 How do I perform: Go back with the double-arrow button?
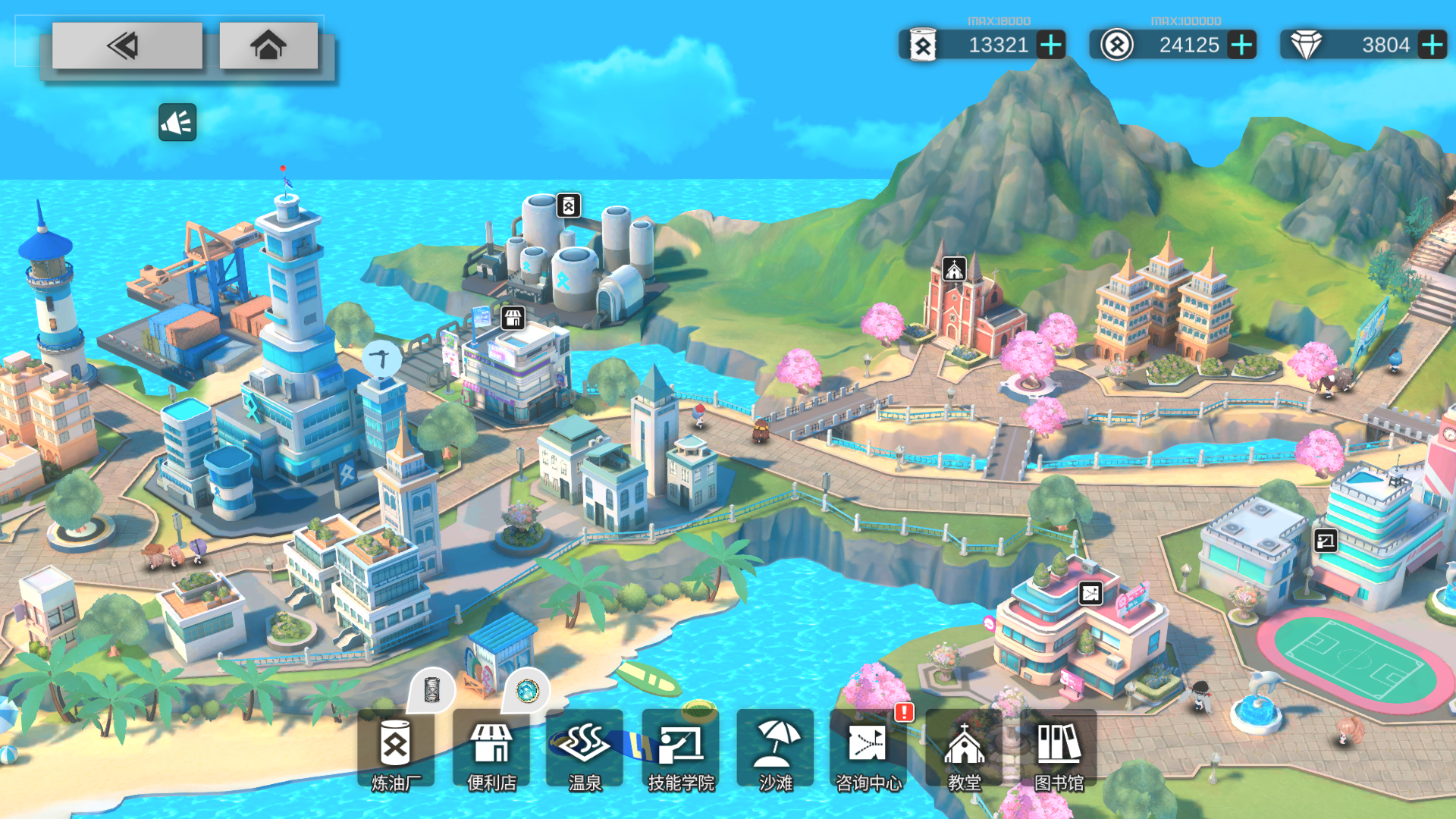127,45
